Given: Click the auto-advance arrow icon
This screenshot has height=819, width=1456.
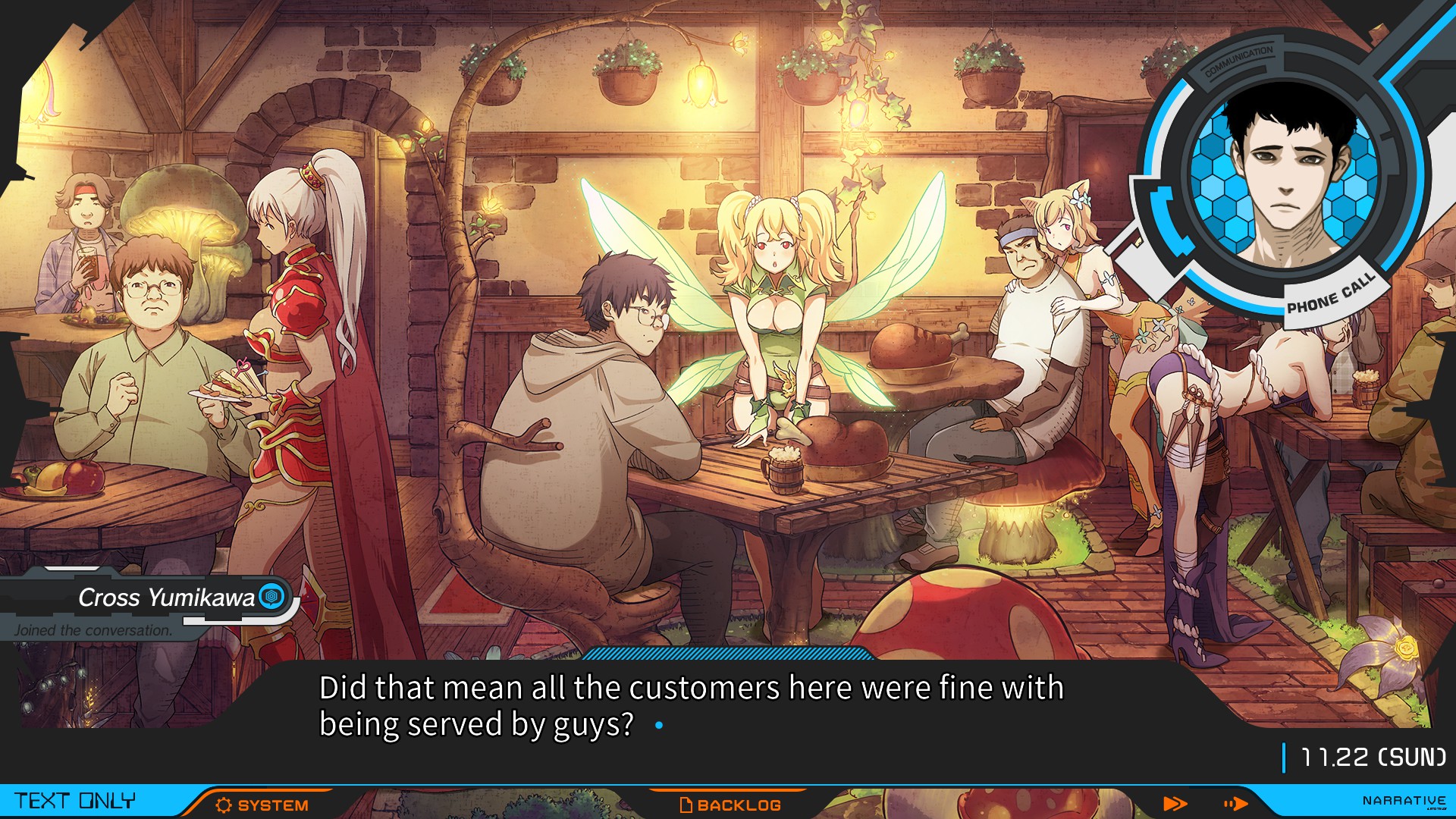Looking at the screenshot, I should point(1235,802).
